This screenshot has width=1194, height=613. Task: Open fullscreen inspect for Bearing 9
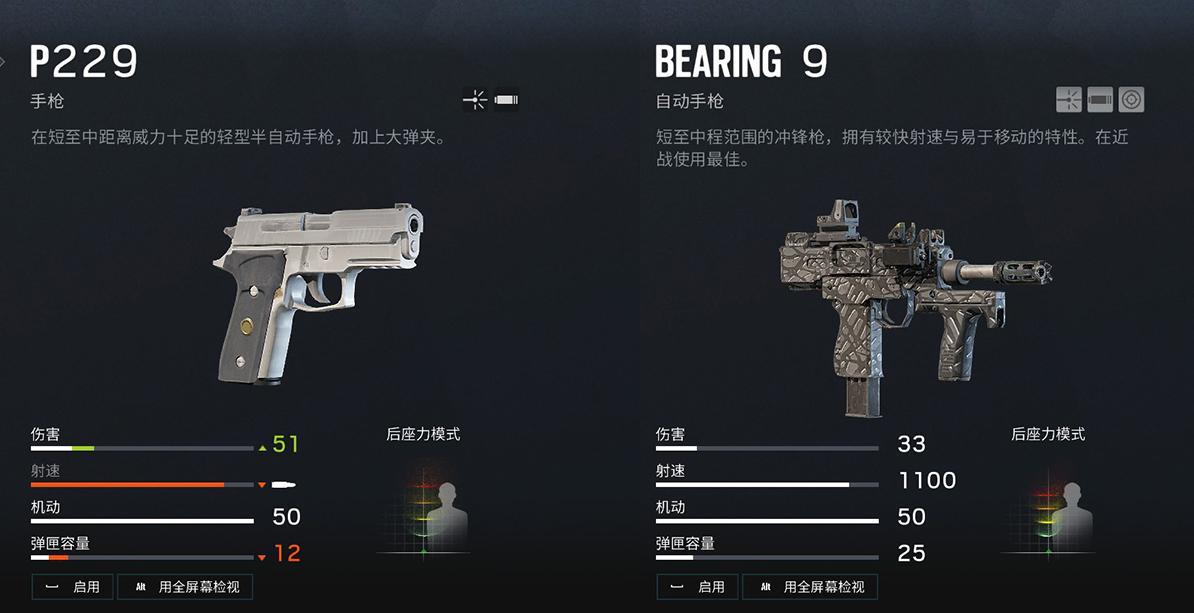[x=810, y=587]
